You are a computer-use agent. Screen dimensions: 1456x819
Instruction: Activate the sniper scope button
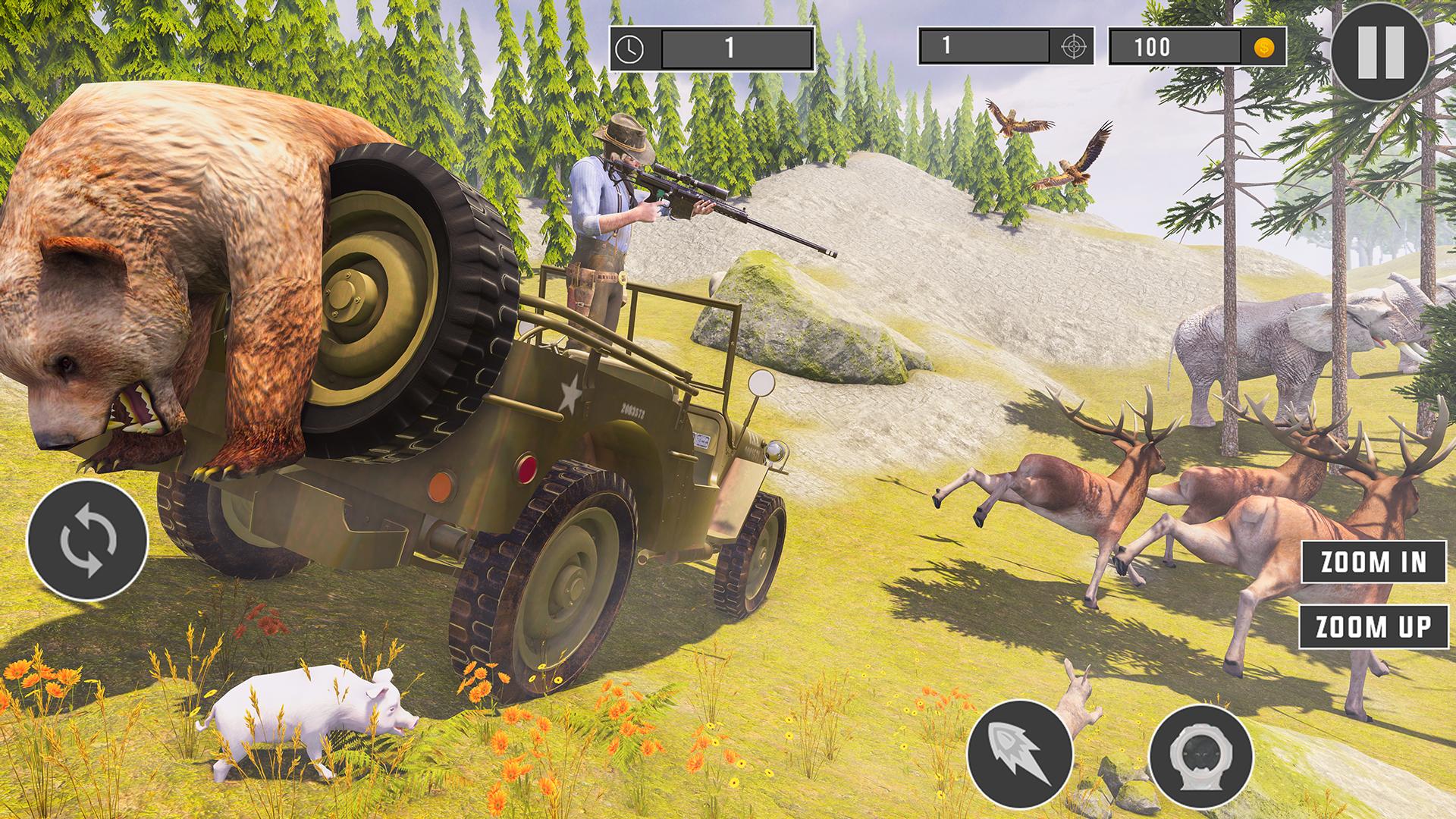[x=1200, y=754]
